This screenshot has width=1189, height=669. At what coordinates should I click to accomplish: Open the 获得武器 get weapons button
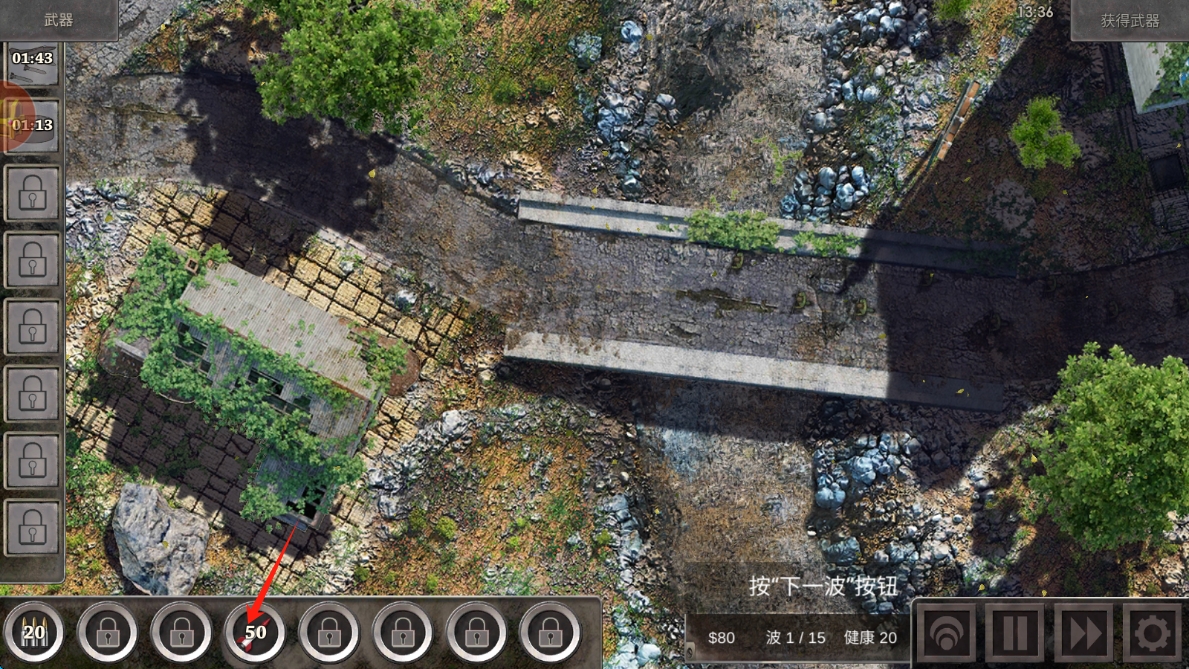click(1129, 20)
